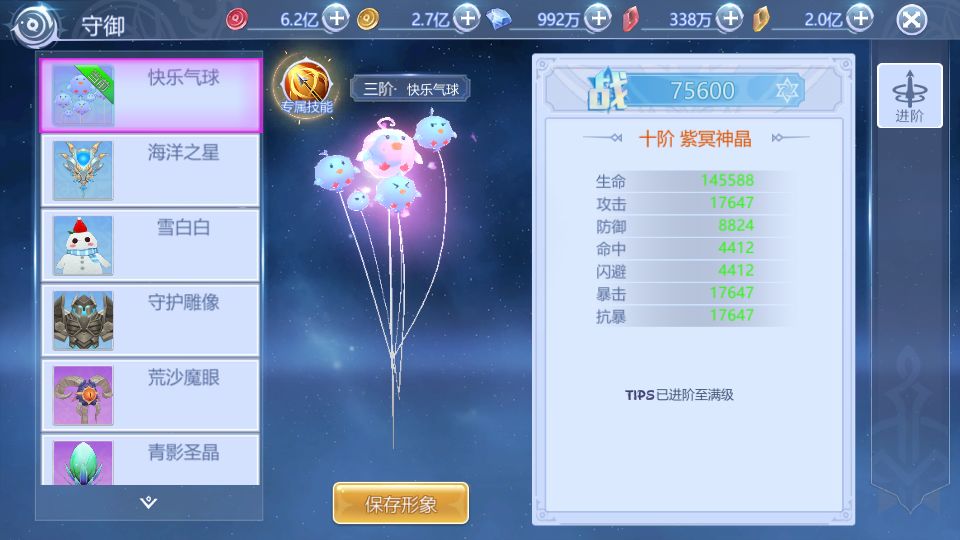Viewport: 960px width, 540px height.
Task: Select the 守护雕像 guardian row
Action: point(150,321)
